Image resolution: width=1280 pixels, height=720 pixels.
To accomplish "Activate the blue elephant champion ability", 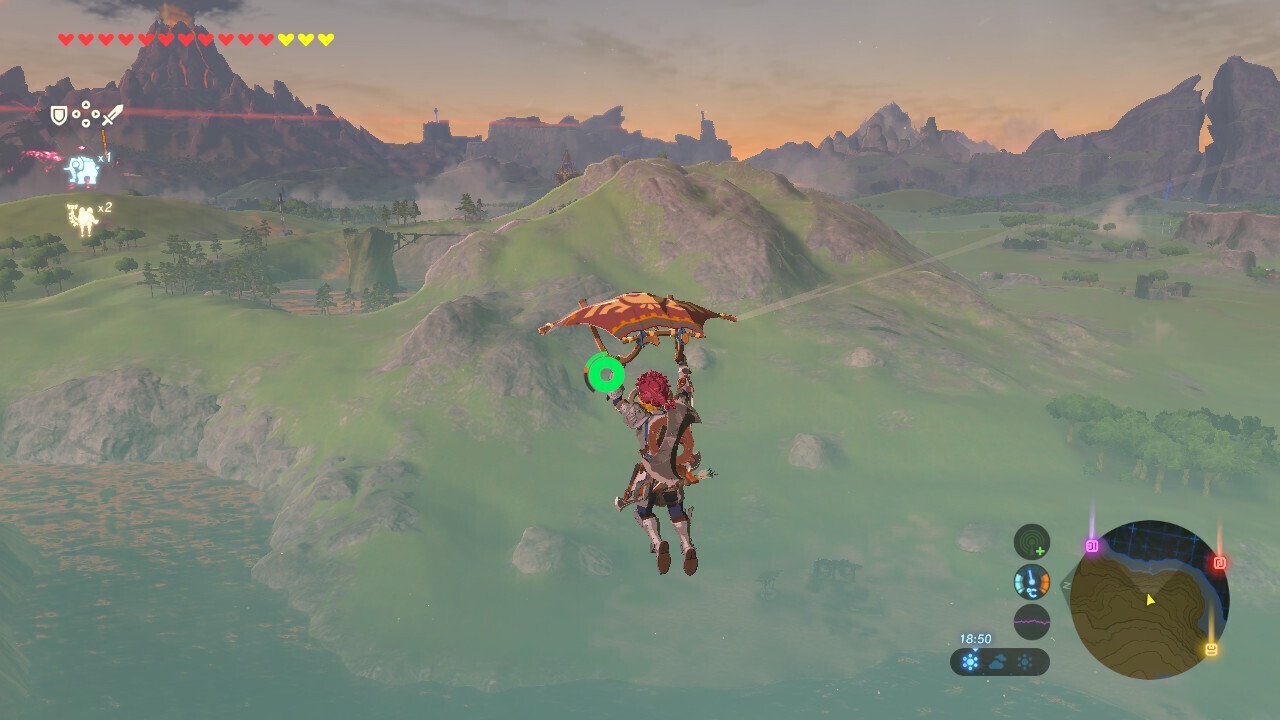I will click(x=83, y=170).
